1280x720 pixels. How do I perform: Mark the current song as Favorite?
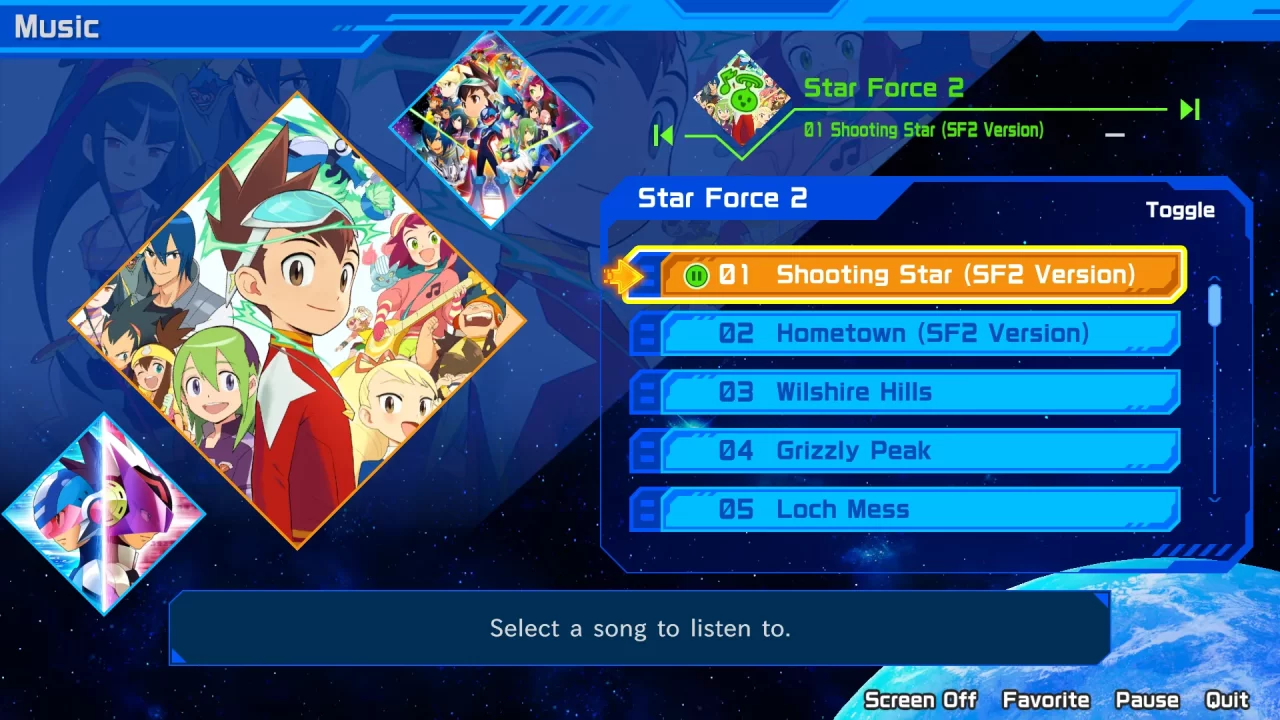1046,700
